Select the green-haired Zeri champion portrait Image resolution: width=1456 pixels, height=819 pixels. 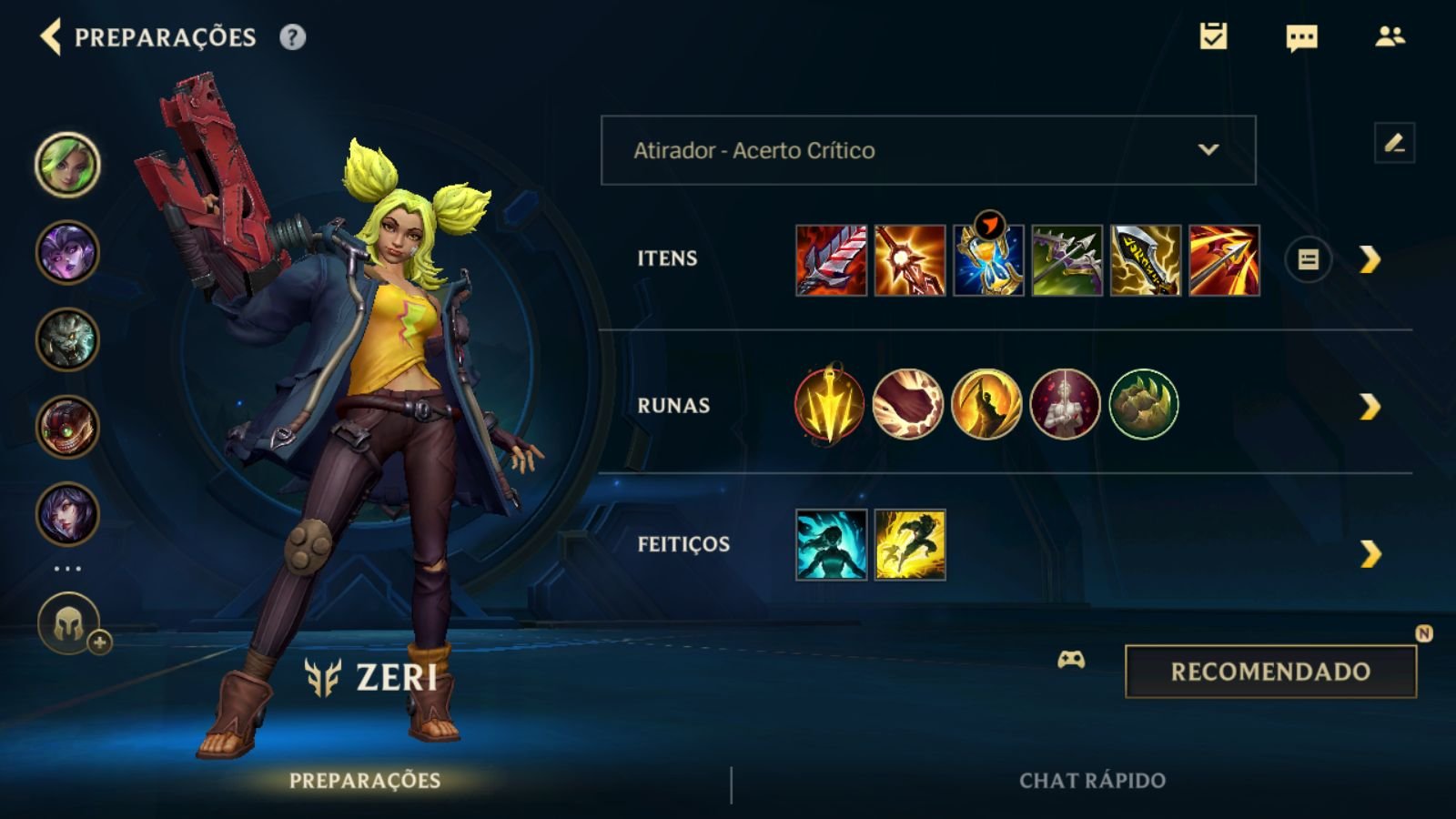pyautogui.click(x=67, y=165)
